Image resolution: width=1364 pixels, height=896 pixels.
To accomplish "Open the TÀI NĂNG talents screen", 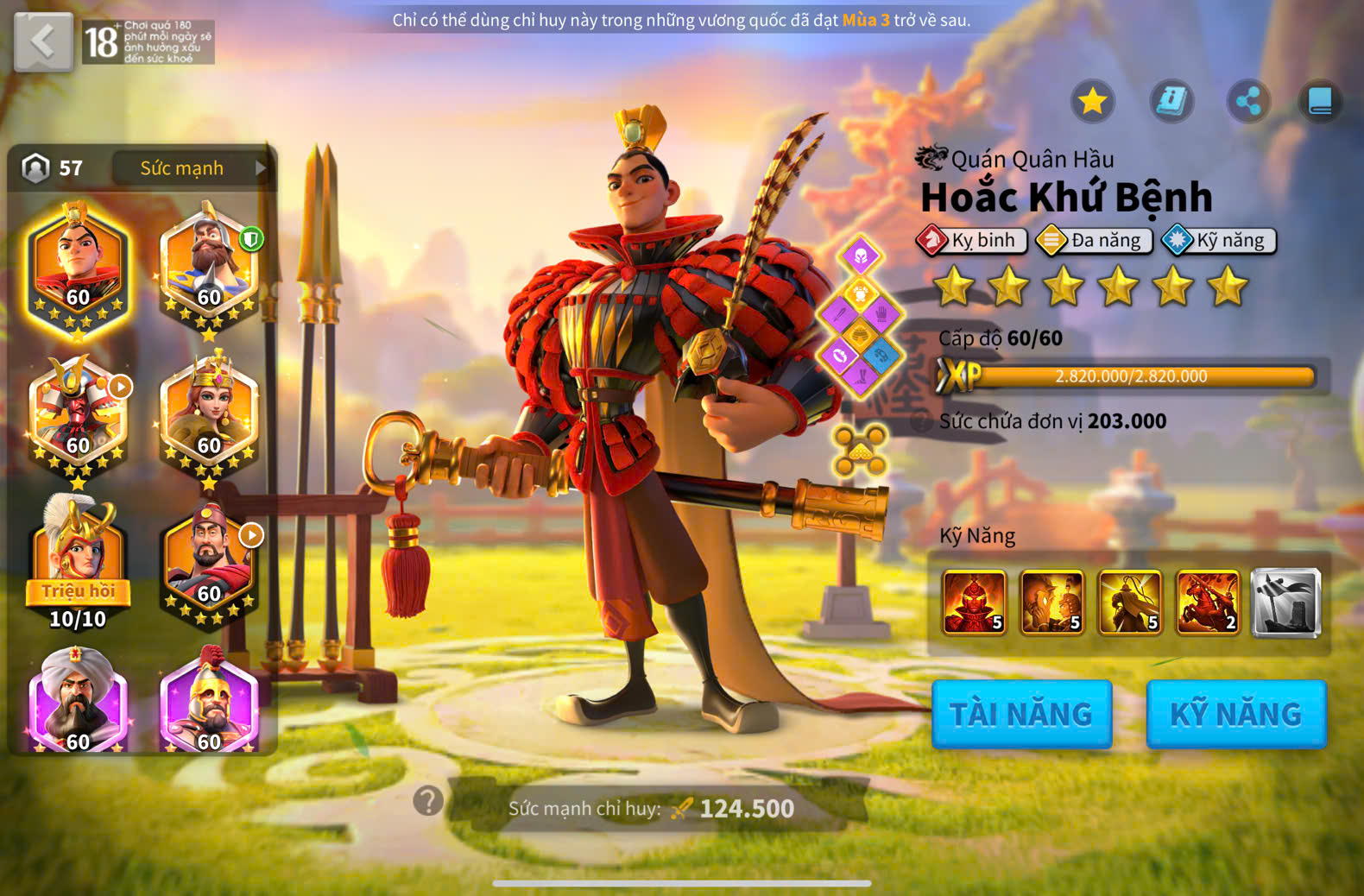I will 1021,714.
